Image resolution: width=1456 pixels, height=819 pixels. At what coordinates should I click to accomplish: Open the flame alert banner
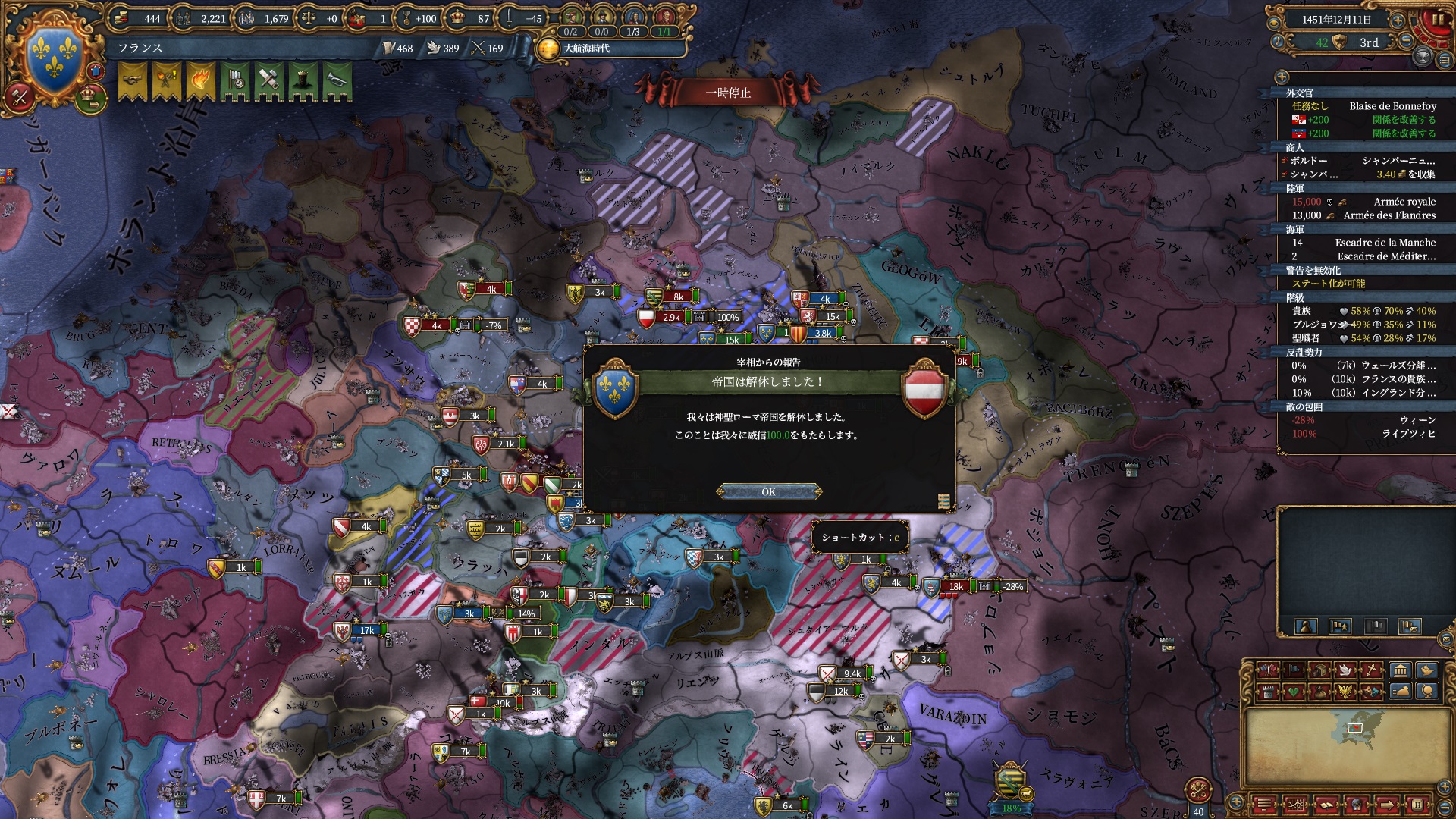(x=201, y=81)
